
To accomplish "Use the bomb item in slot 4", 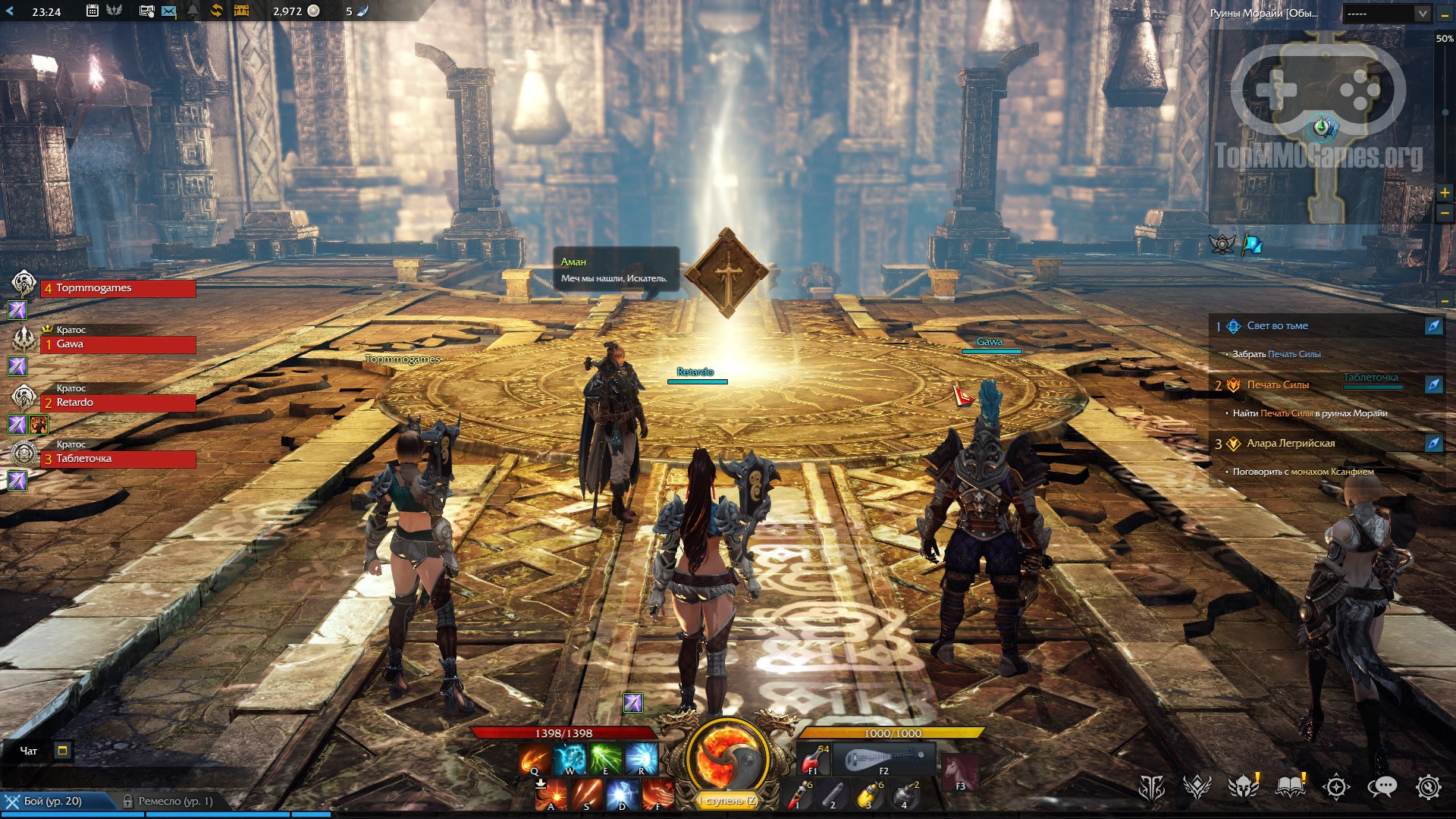I will [905, 795].
